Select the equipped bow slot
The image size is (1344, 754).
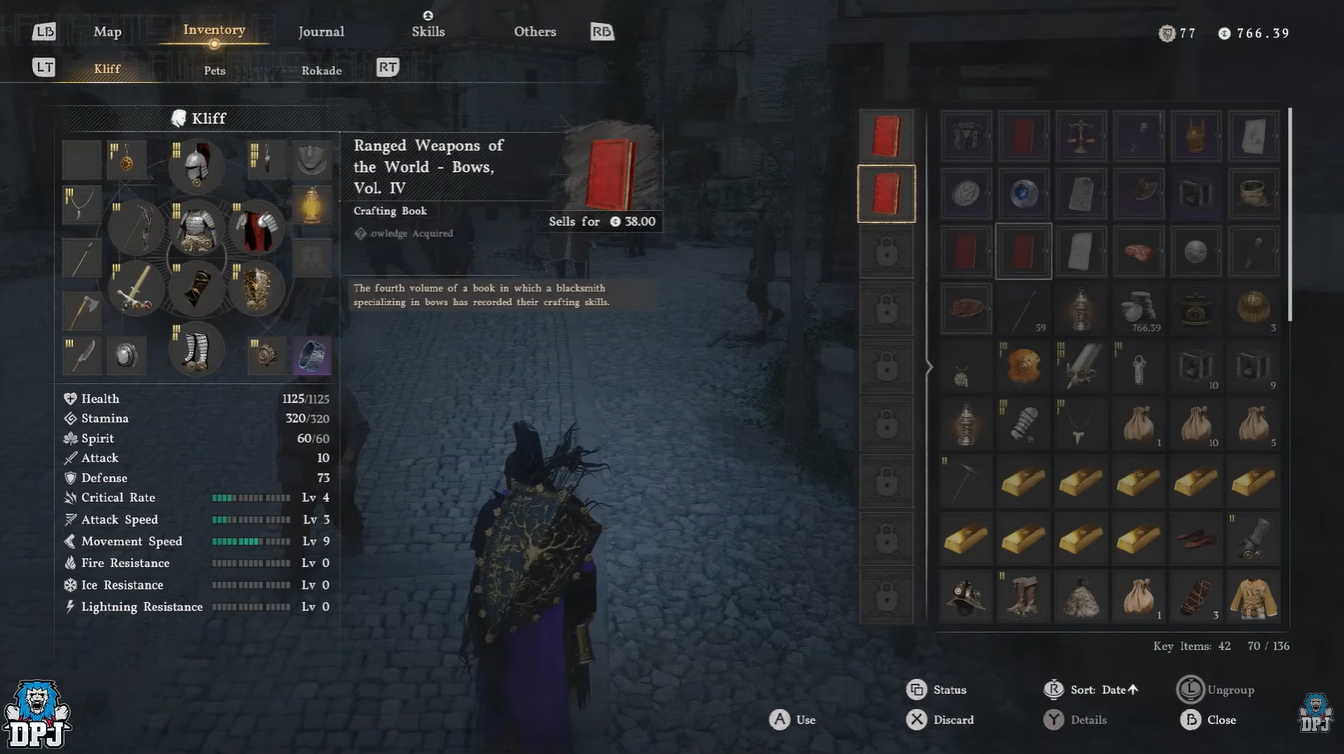click(x=137, y=228)
